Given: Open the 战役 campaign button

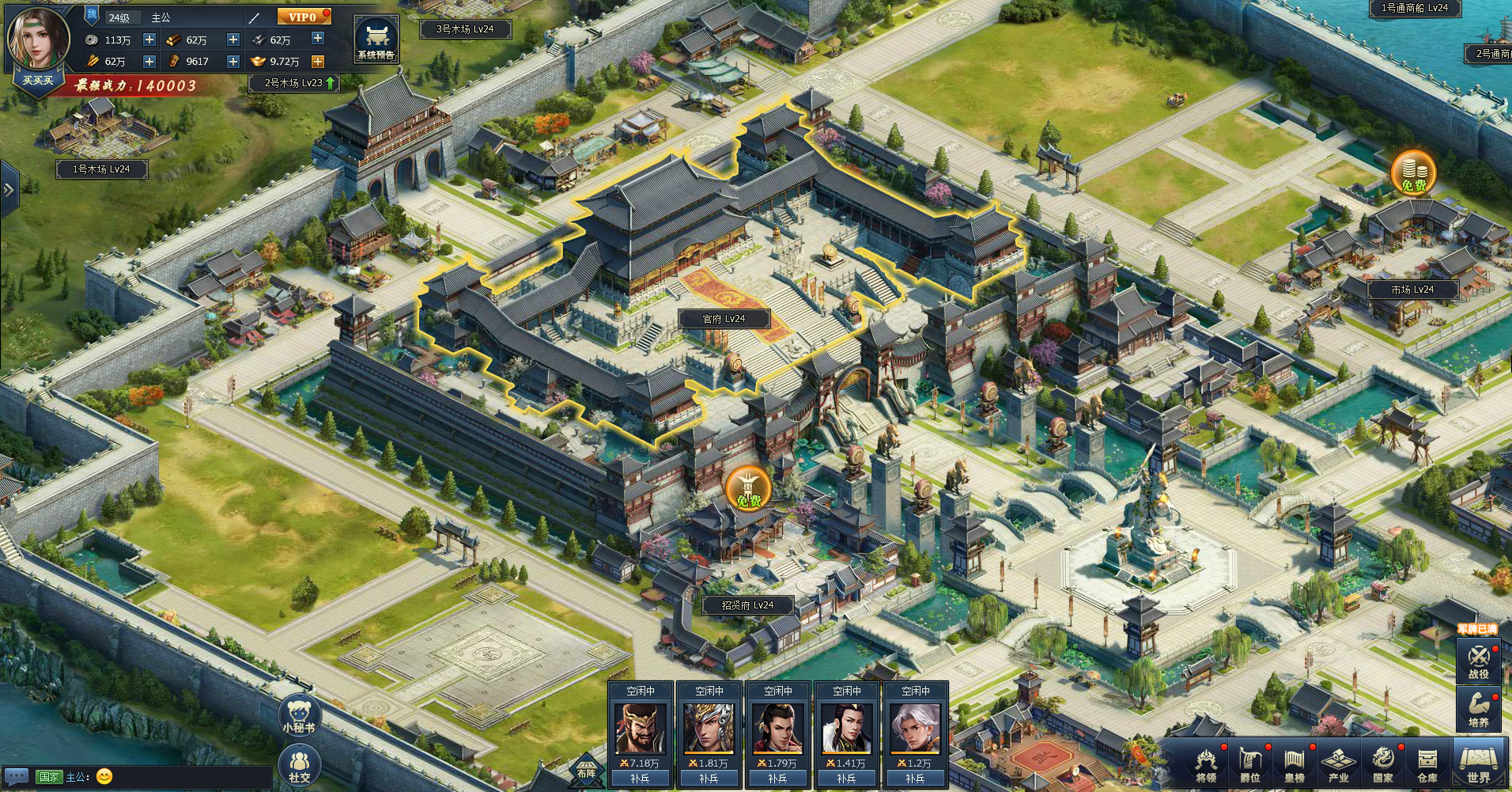Looking at the screenshot, I should click(1478, 661).
